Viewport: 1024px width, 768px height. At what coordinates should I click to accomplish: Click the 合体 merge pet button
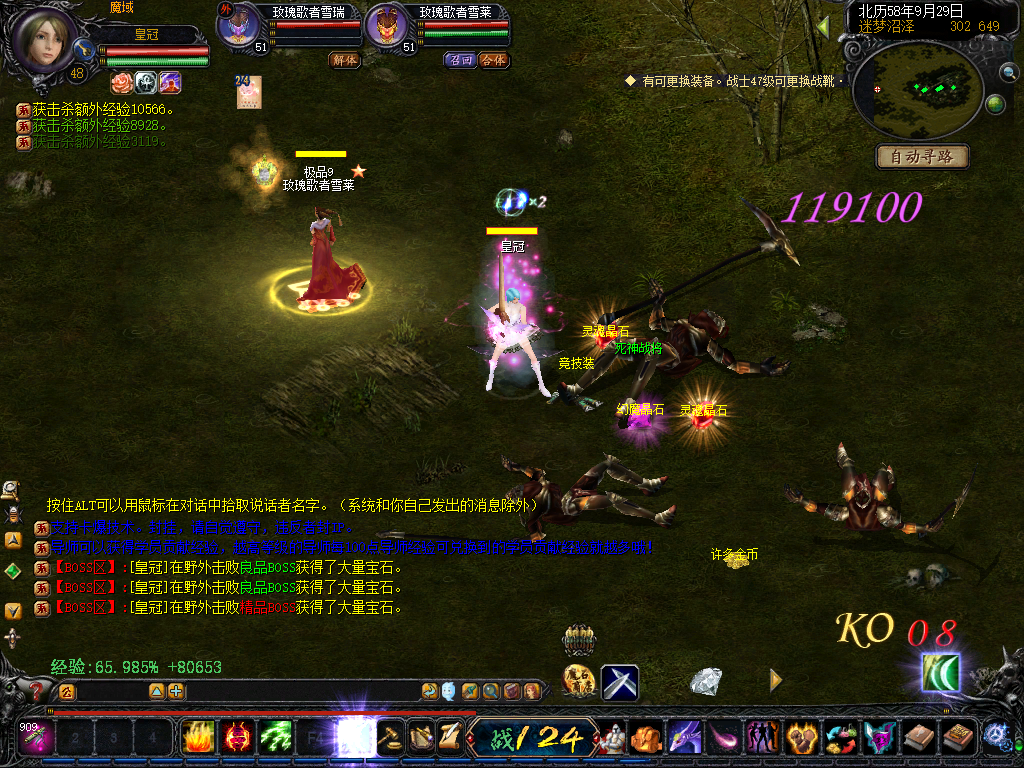(493, 60)
